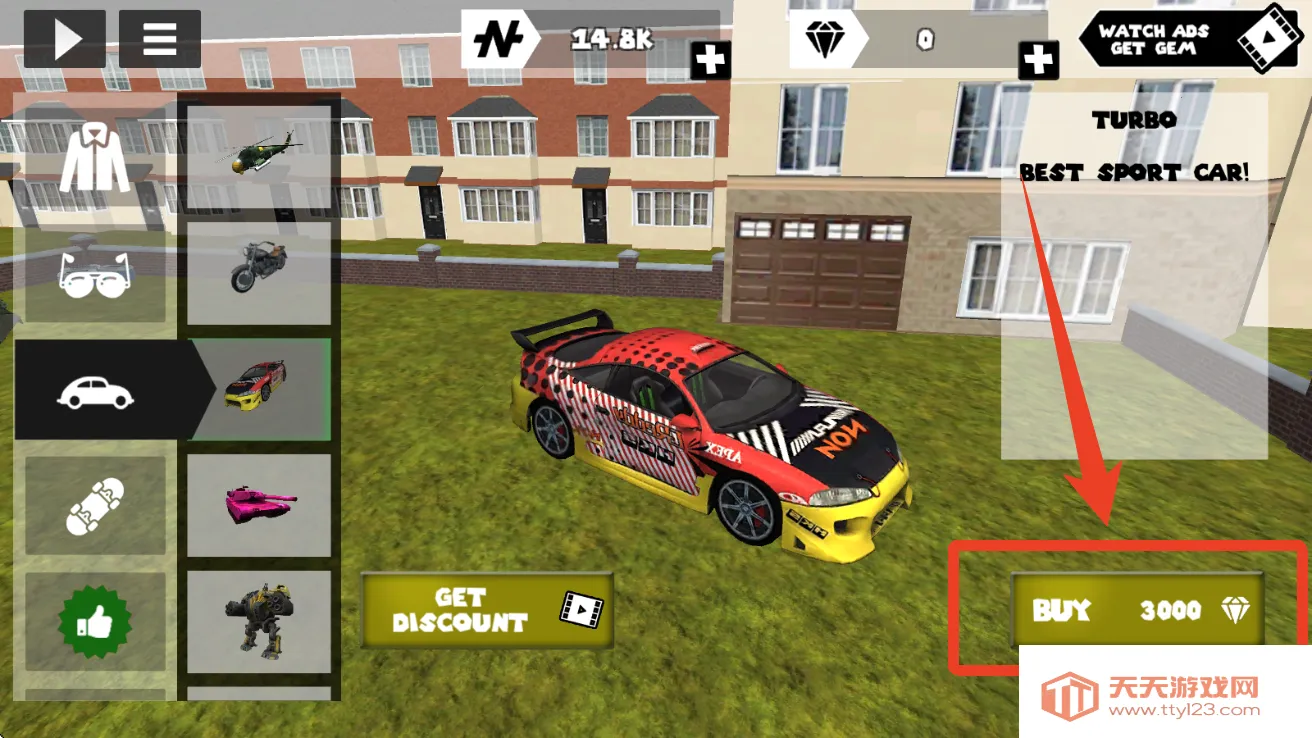Buy the Turbo car for 3000 gems
The image size is (1312, 738).
[x=1137, y=610]
